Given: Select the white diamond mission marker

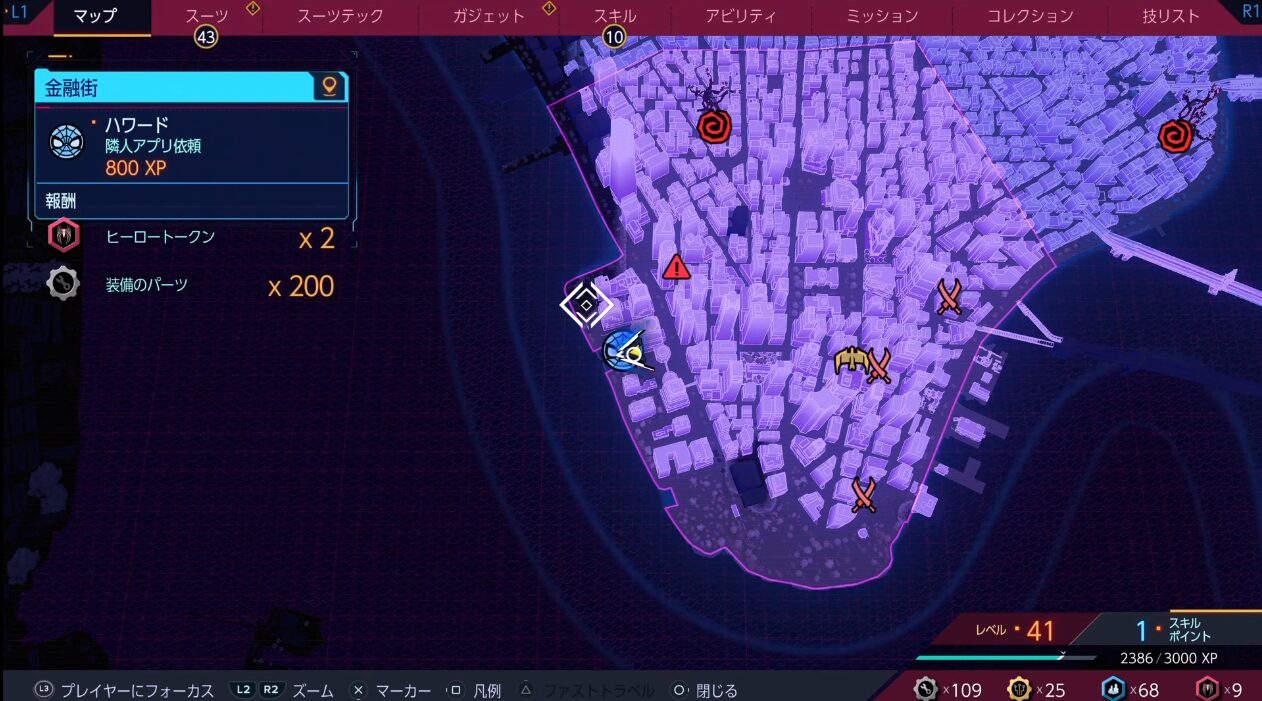Looking at the screenshot, I should click(586, 305).
